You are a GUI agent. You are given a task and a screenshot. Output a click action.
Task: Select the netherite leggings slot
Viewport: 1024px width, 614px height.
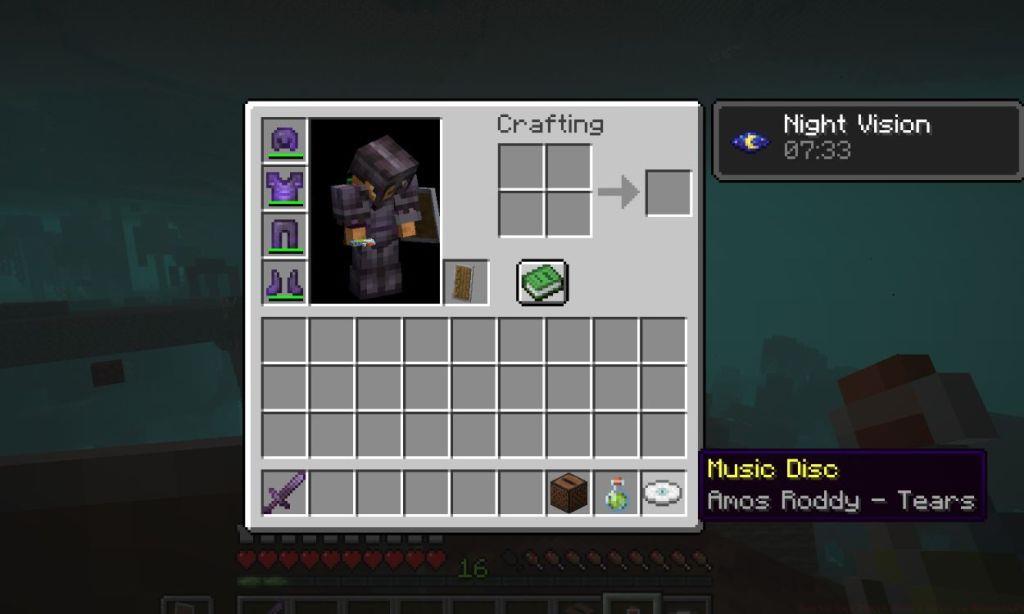coord(285,235)
